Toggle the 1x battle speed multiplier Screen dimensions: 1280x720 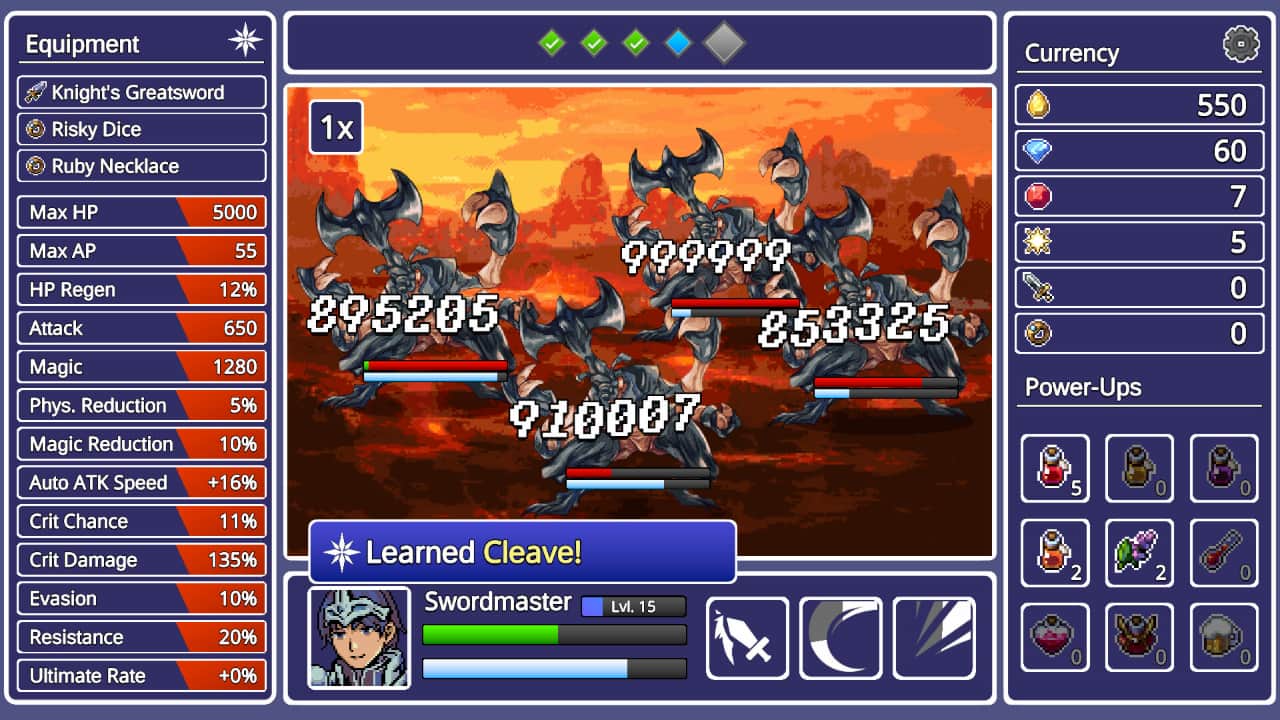pyautogui.click(x=335, y=128)
